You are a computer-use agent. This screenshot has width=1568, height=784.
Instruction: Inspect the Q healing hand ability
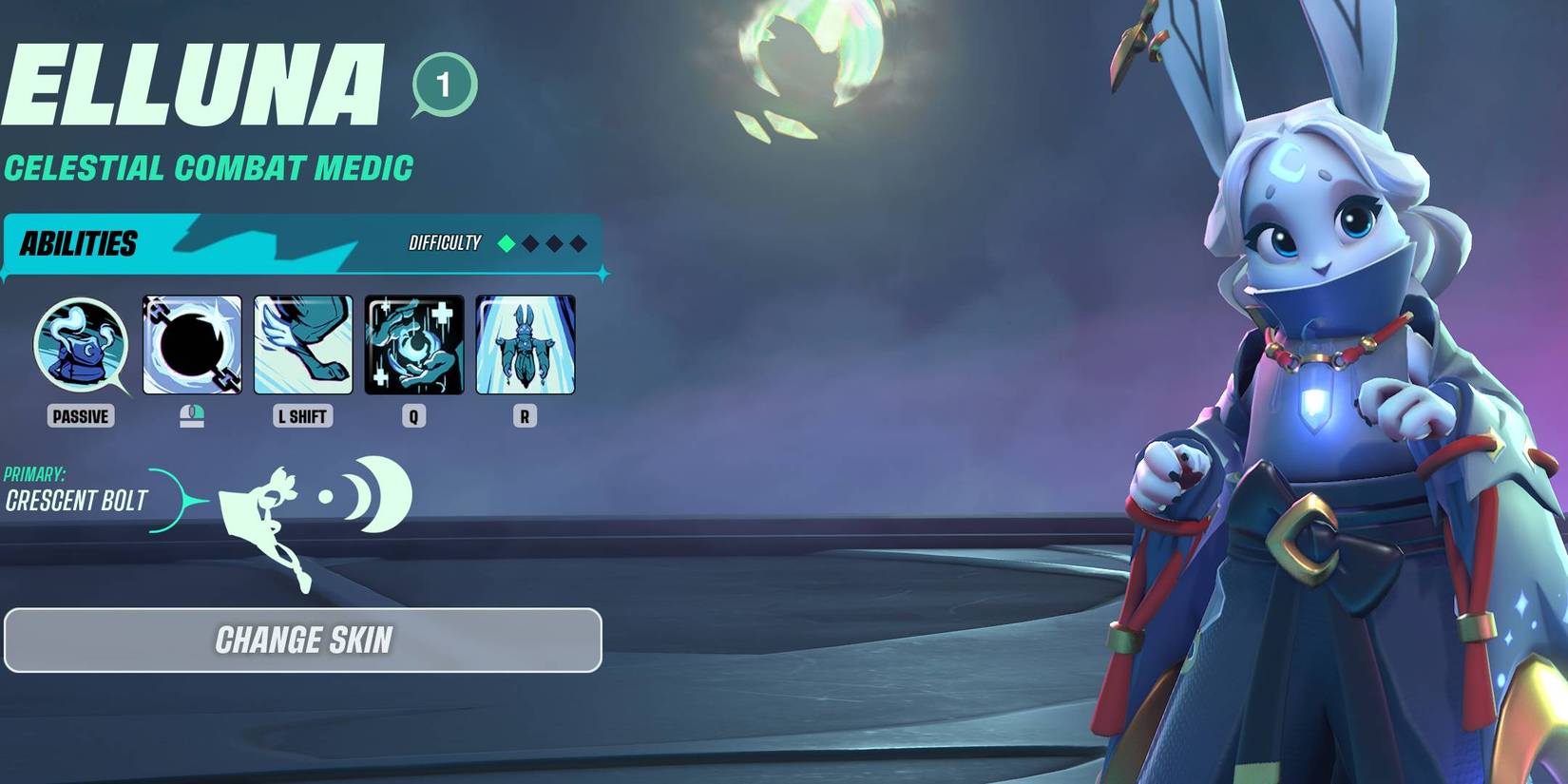click(x=414, y=345)
